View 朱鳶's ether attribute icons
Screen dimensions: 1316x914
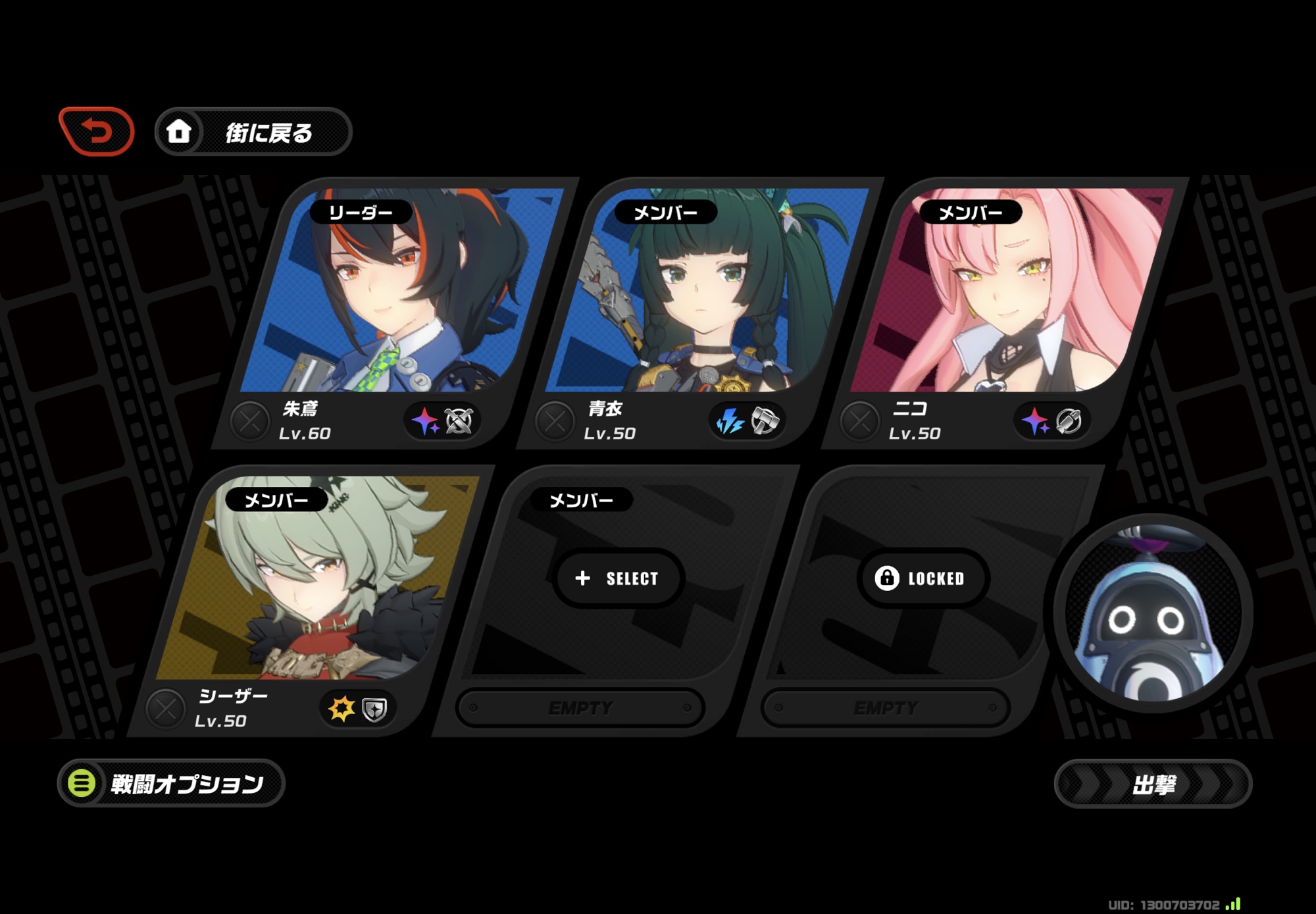coord(442,421)
